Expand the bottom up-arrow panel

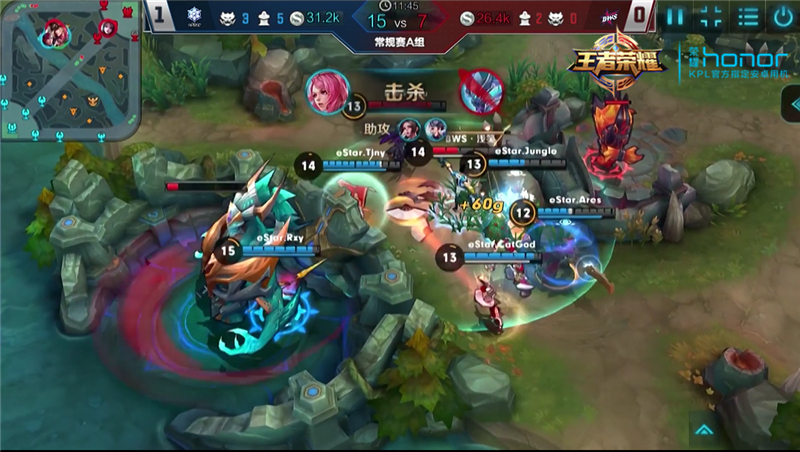click(704, 430)
